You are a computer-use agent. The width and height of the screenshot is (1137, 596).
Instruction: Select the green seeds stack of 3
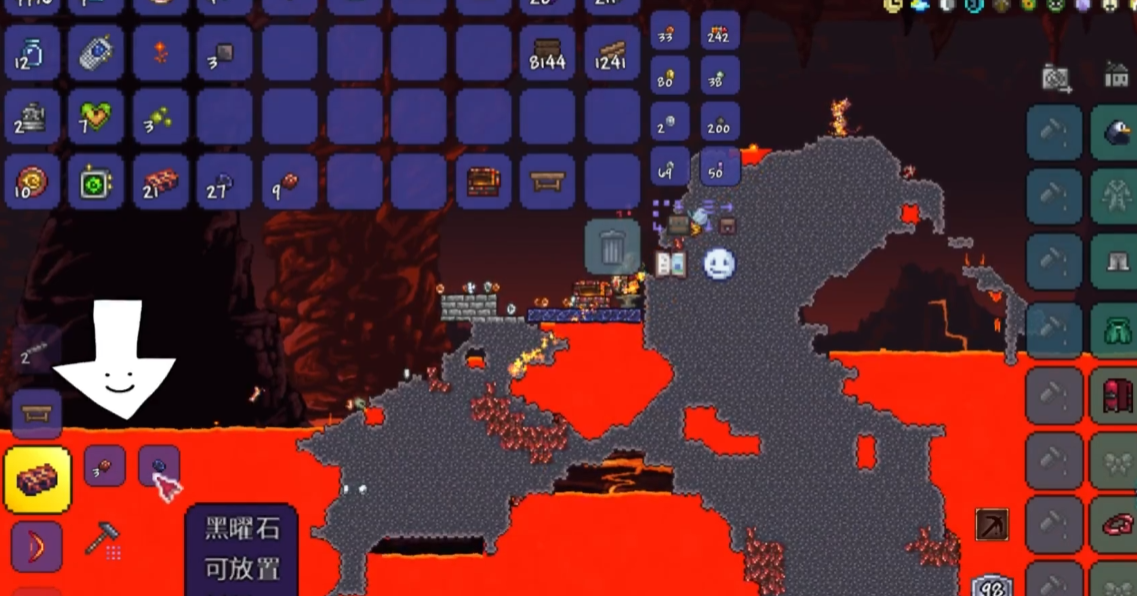(160, 117)
